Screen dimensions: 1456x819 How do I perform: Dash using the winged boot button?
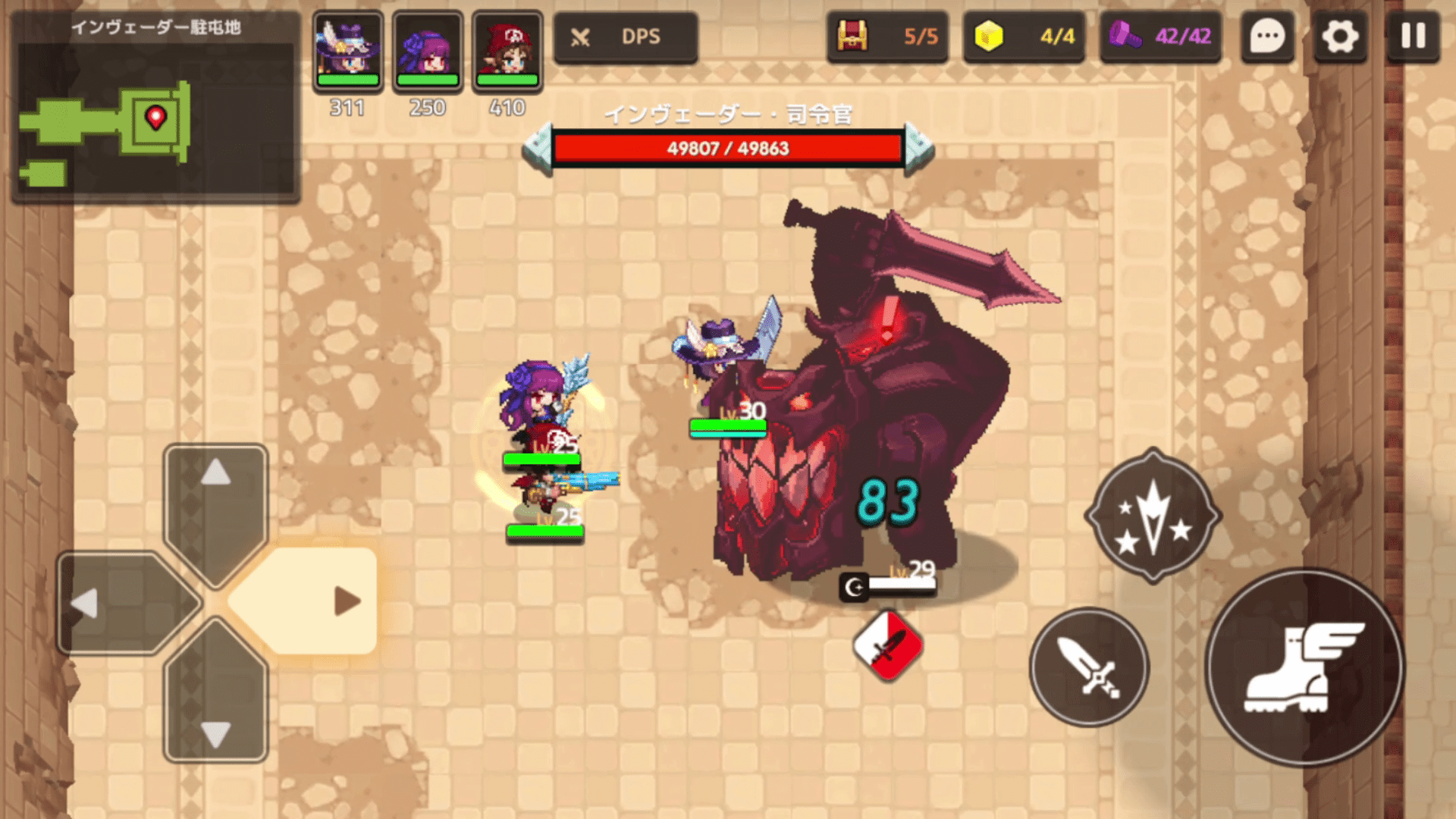pos(1304,667)
